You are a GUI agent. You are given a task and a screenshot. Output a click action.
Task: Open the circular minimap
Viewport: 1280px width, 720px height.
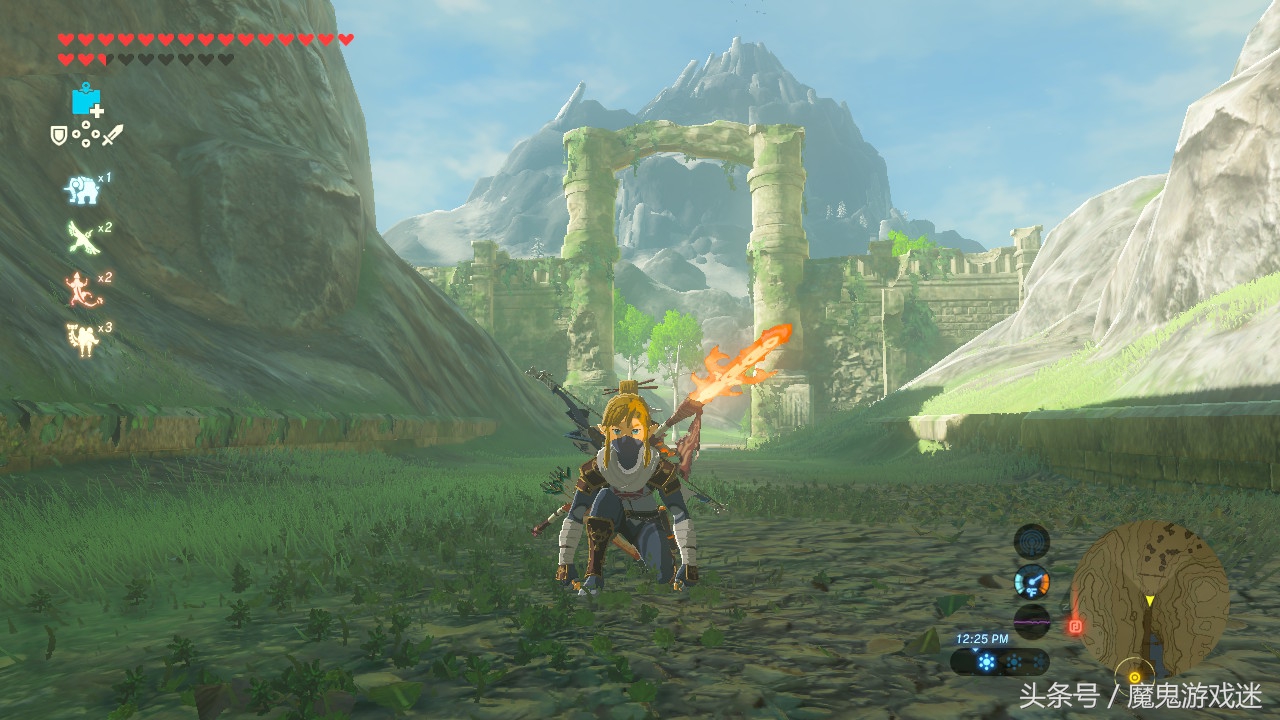[x=1150, y=598]
